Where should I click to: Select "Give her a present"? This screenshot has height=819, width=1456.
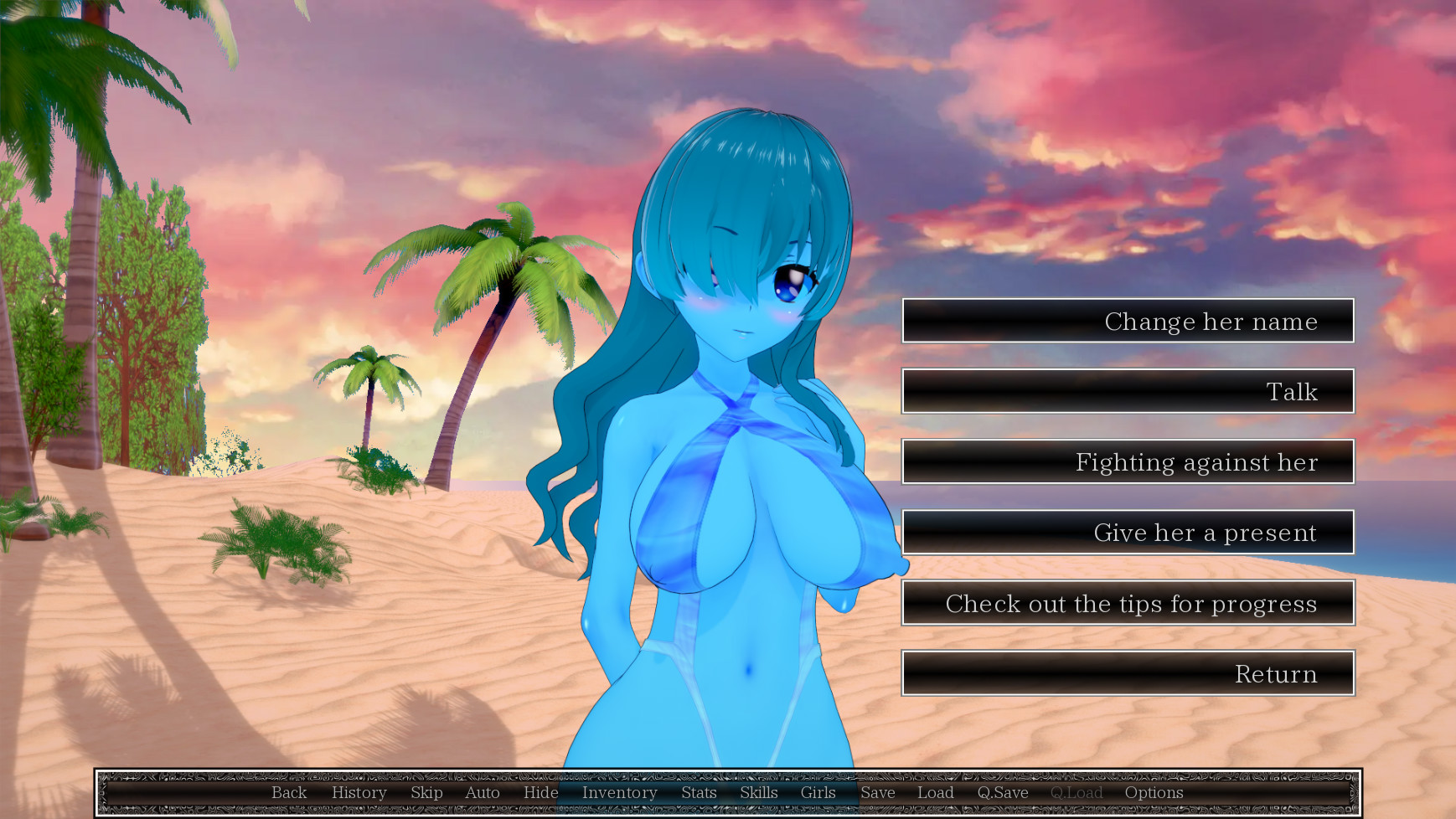(x=1128, y=533)
